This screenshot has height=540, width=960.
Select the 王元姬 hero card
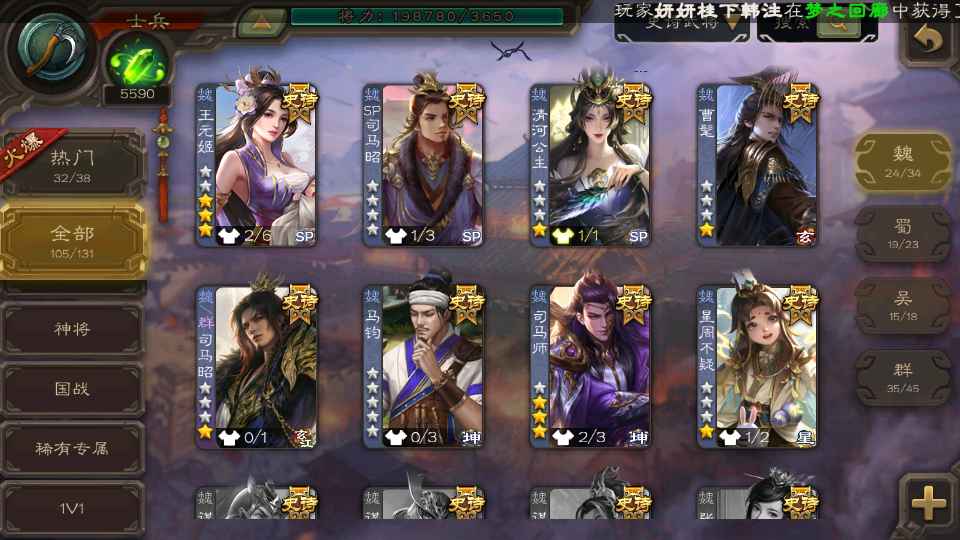[x=256, y=165]
